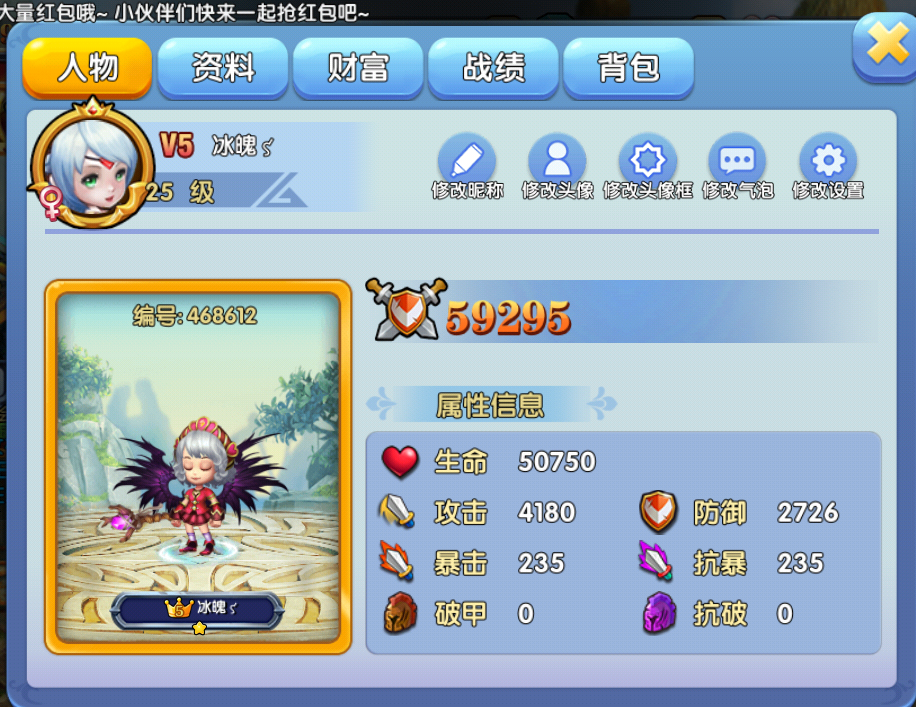Show the 财富 tab

pos(358,68)
